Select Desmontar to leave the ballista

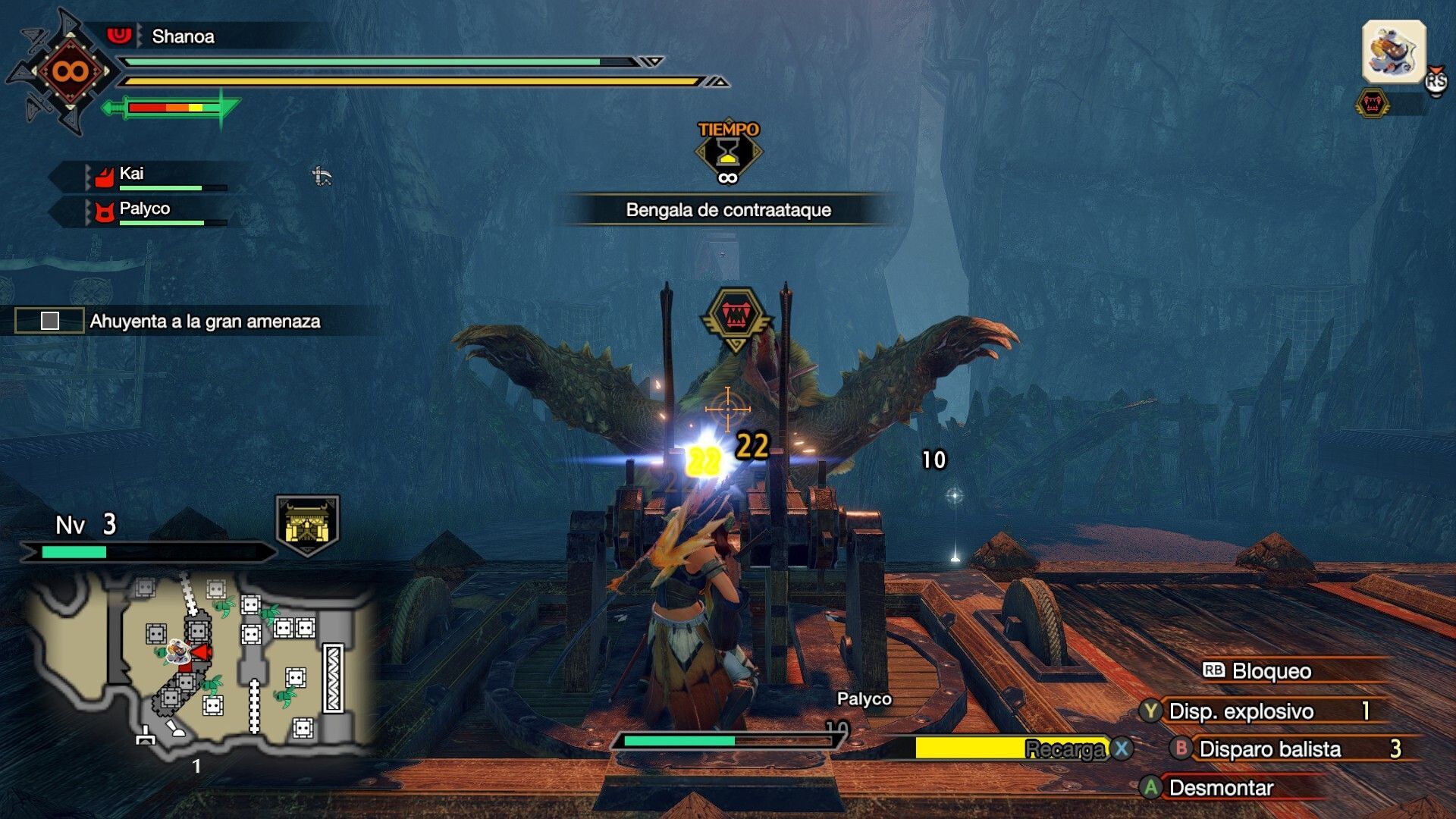tap(1221, 788)
